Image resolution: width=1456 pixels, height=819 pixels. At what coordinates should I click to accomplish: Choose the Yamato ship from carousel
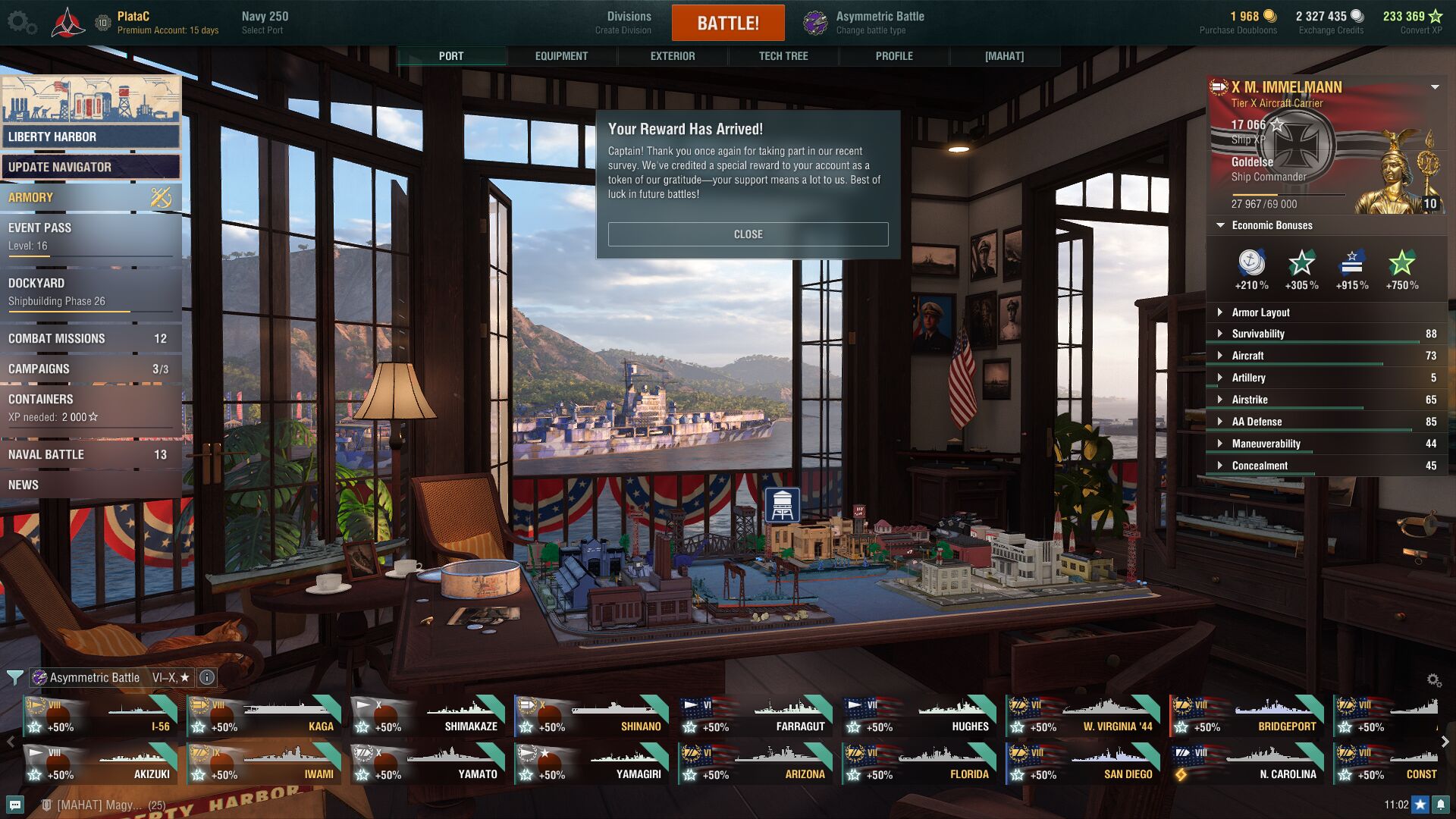(x=428, y=765)
